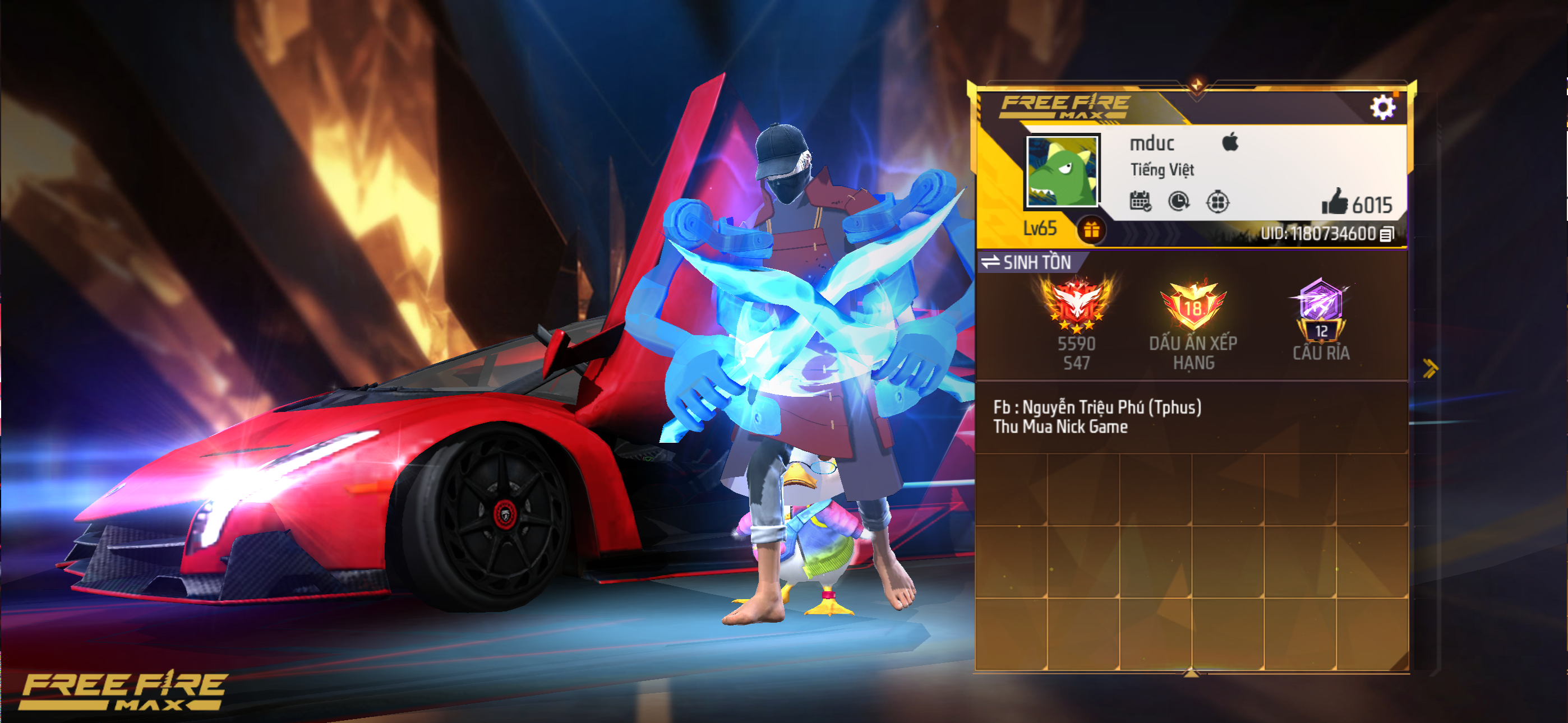Open the orange gift box icon

1091,230
